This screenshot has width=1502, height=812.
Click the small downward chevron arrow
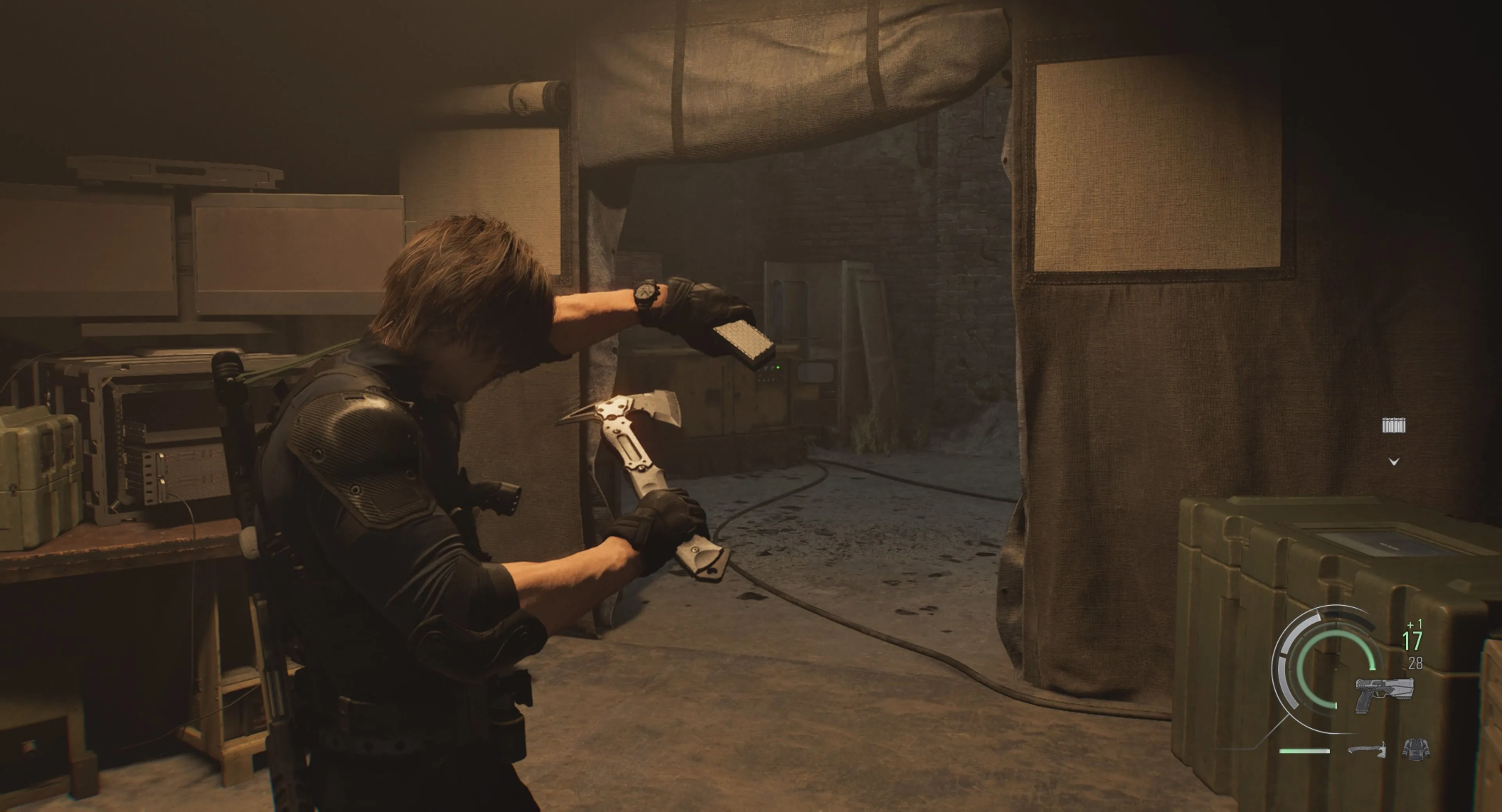click(1394, 461)
